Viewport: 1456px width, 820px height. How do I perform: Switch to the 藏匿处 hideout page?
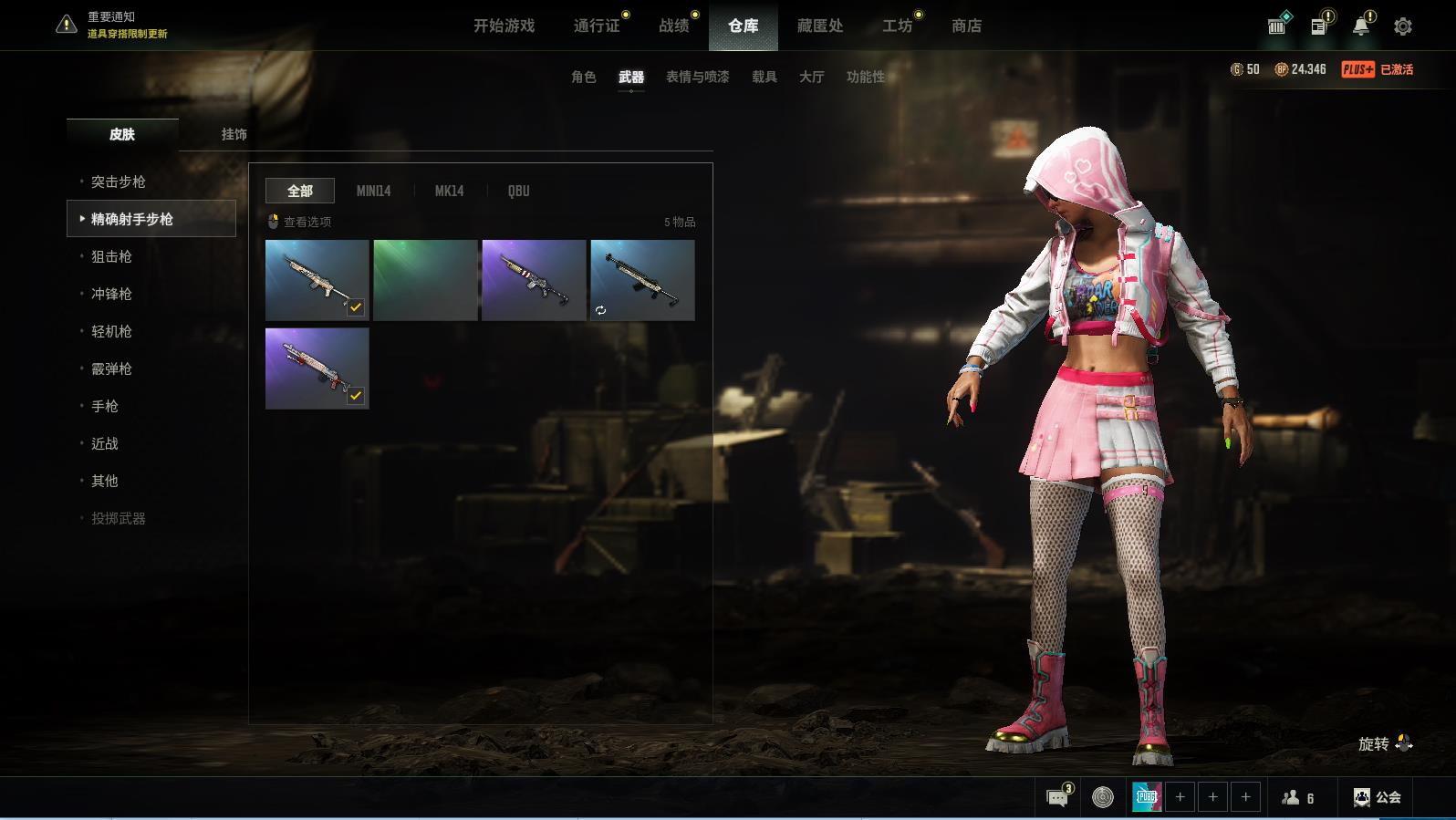coord(819,26)
